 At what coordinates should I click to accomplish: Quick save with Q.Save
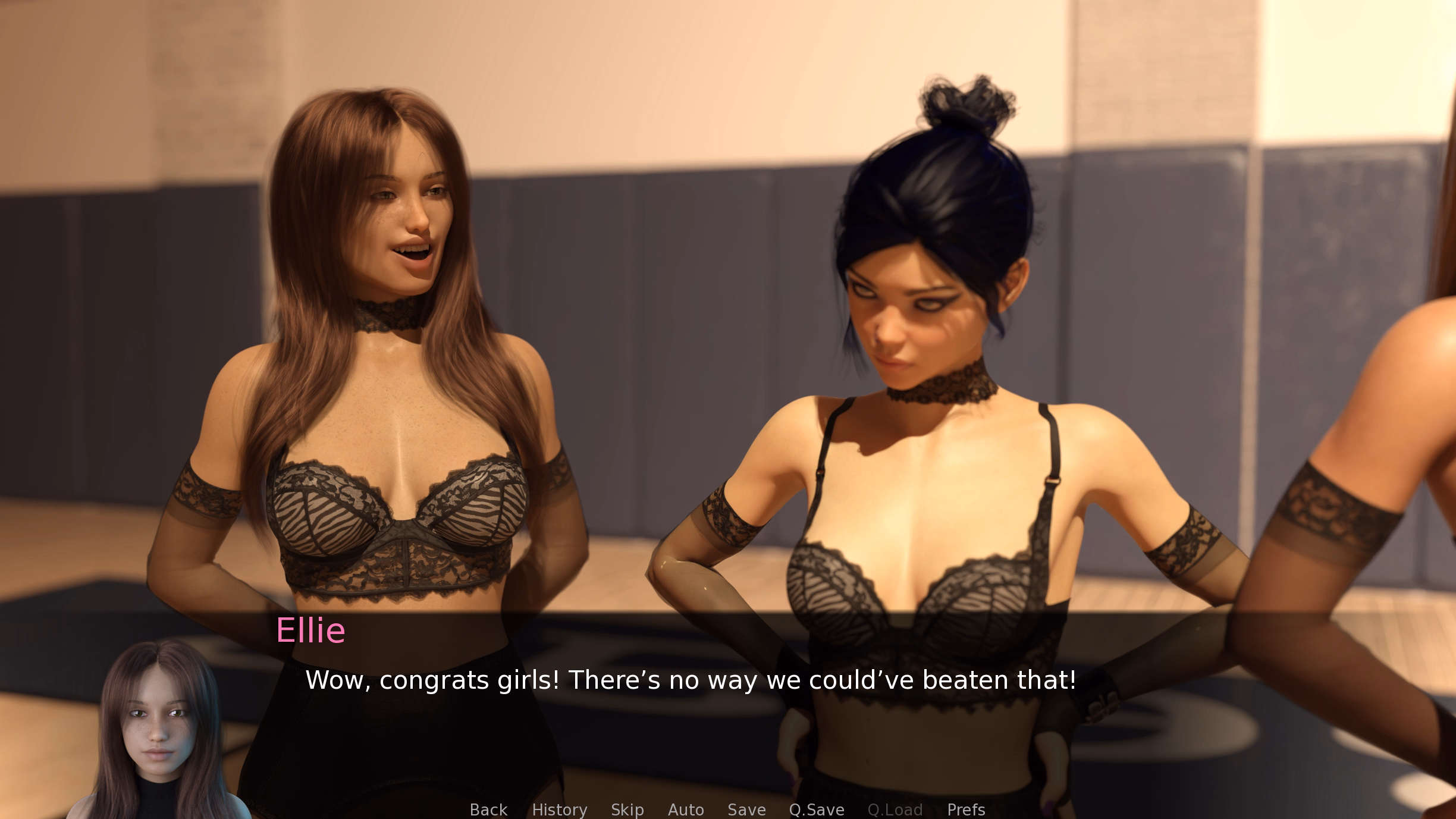pyautogui.click(x=816, y=809)
